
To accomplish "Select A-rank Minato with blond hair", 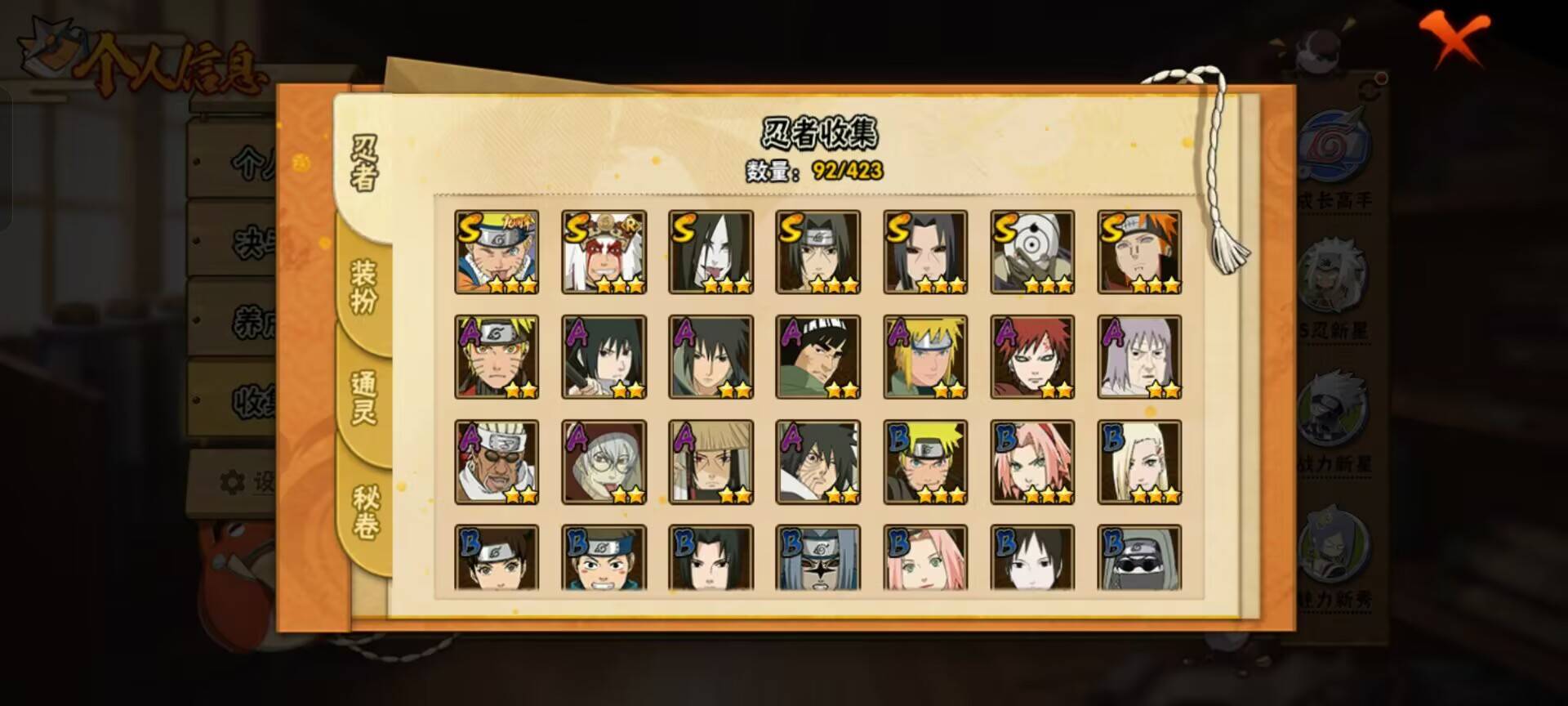I will click(925, 357).
